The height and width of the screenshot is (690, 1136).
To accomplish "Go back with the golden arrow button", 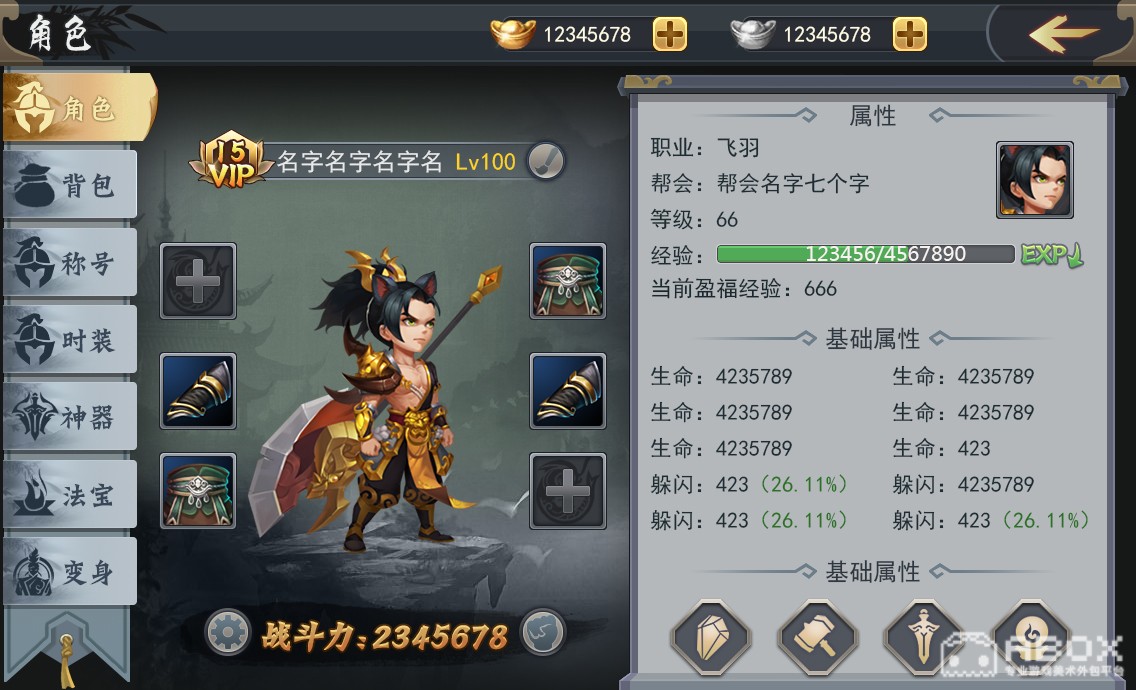I will (x=1064, y=34).
